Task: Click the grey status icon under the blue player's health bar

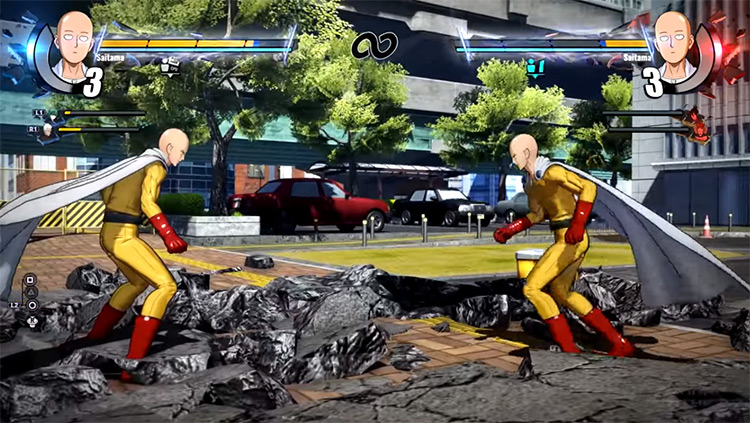Action: pos(170,67)
